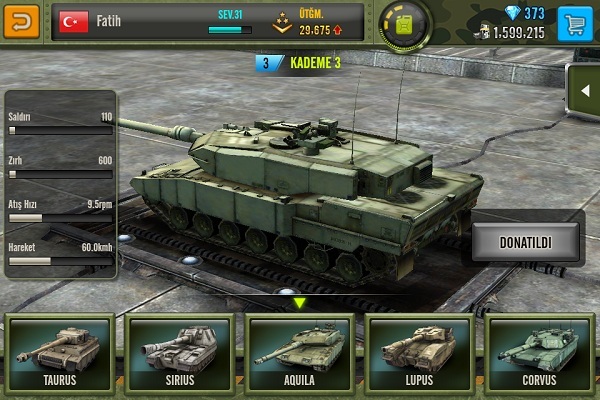
Task: Select the TAURUS tank thumbnail
Action: (59, 352)
